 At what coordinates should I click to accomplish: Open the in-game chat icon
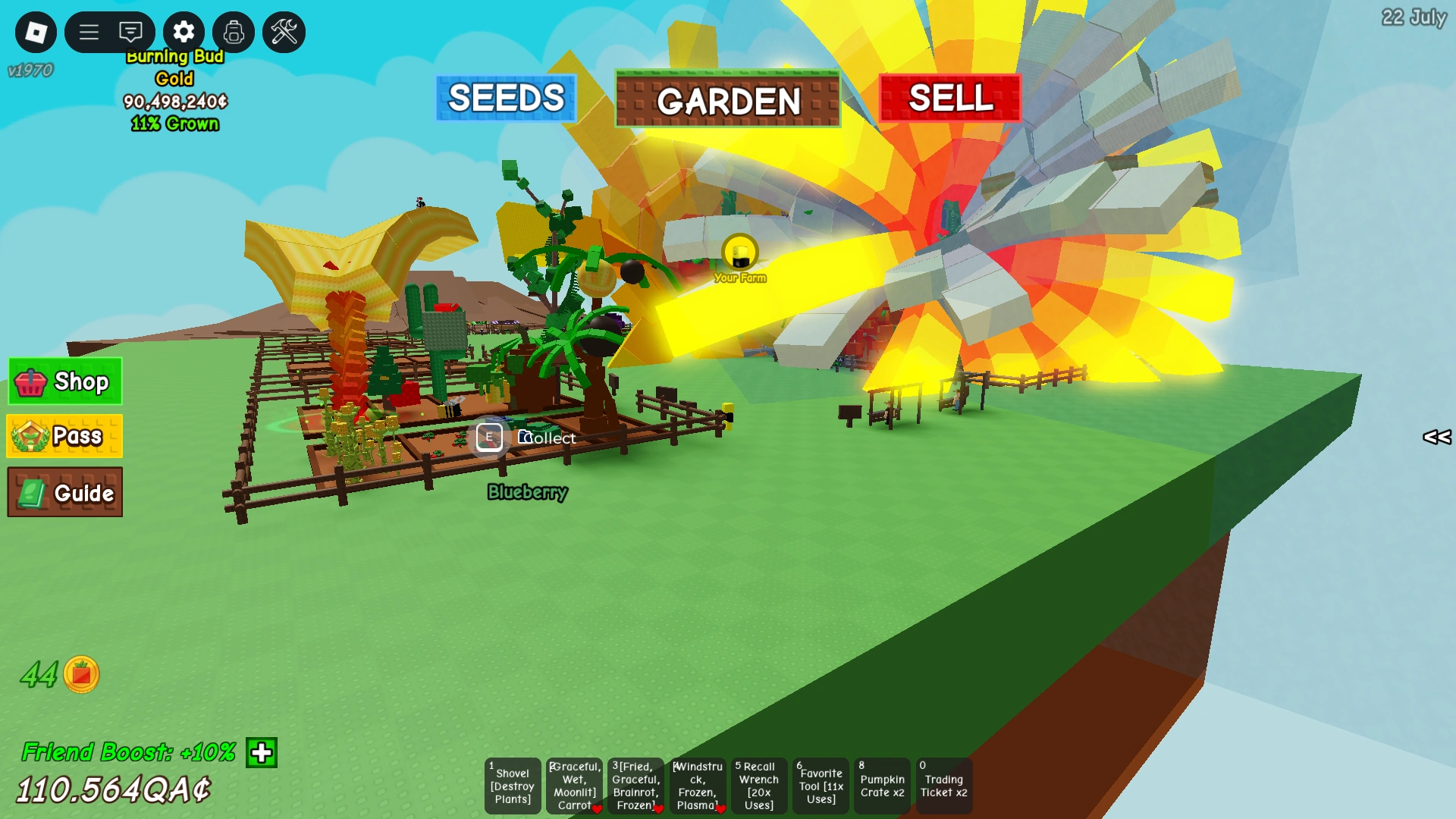pos(130,32)
